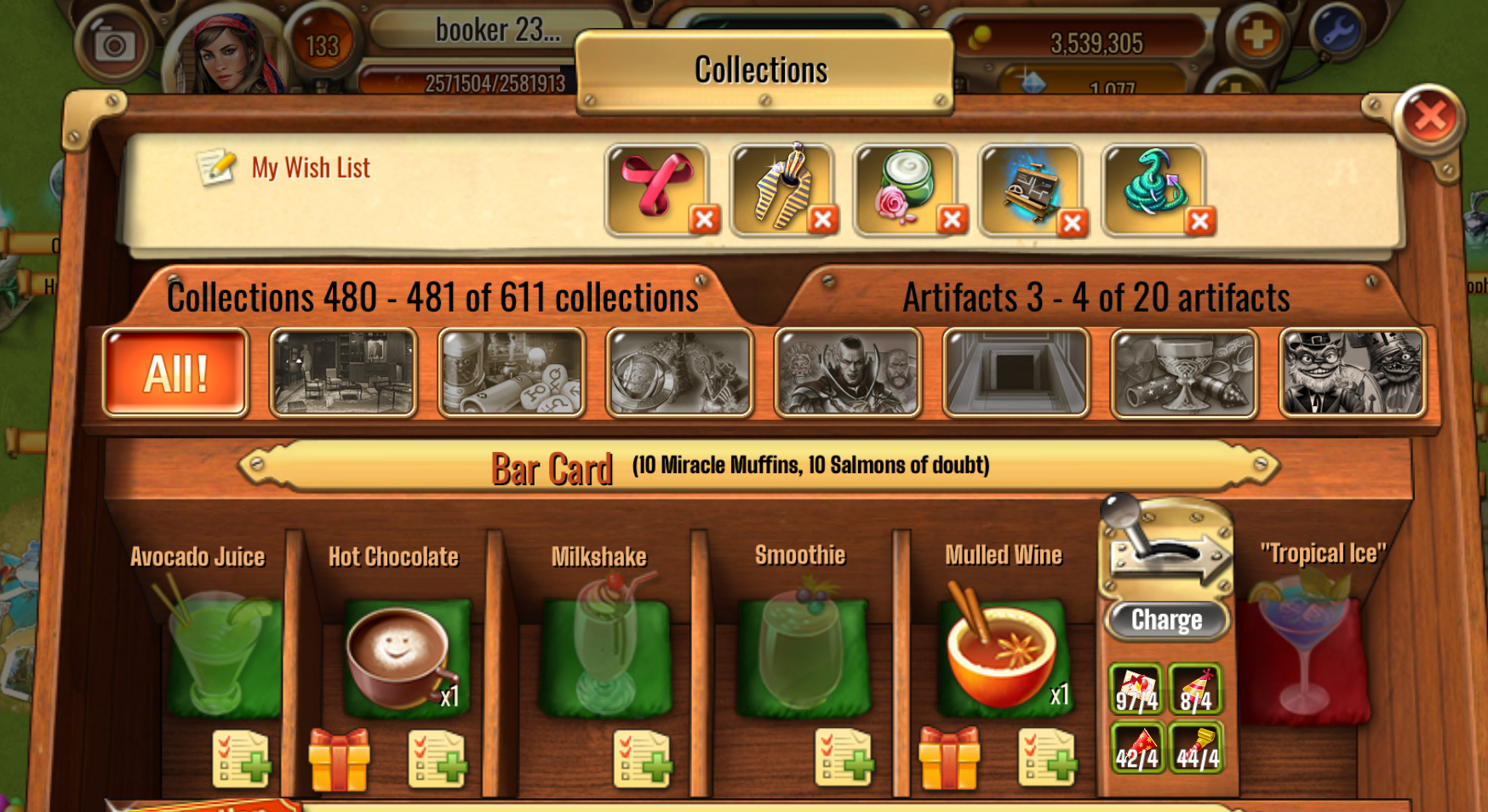Gift the Hot Chocolate item
Screen dimensions: 1488x812
pyautogui.click(x=339, y=758)
